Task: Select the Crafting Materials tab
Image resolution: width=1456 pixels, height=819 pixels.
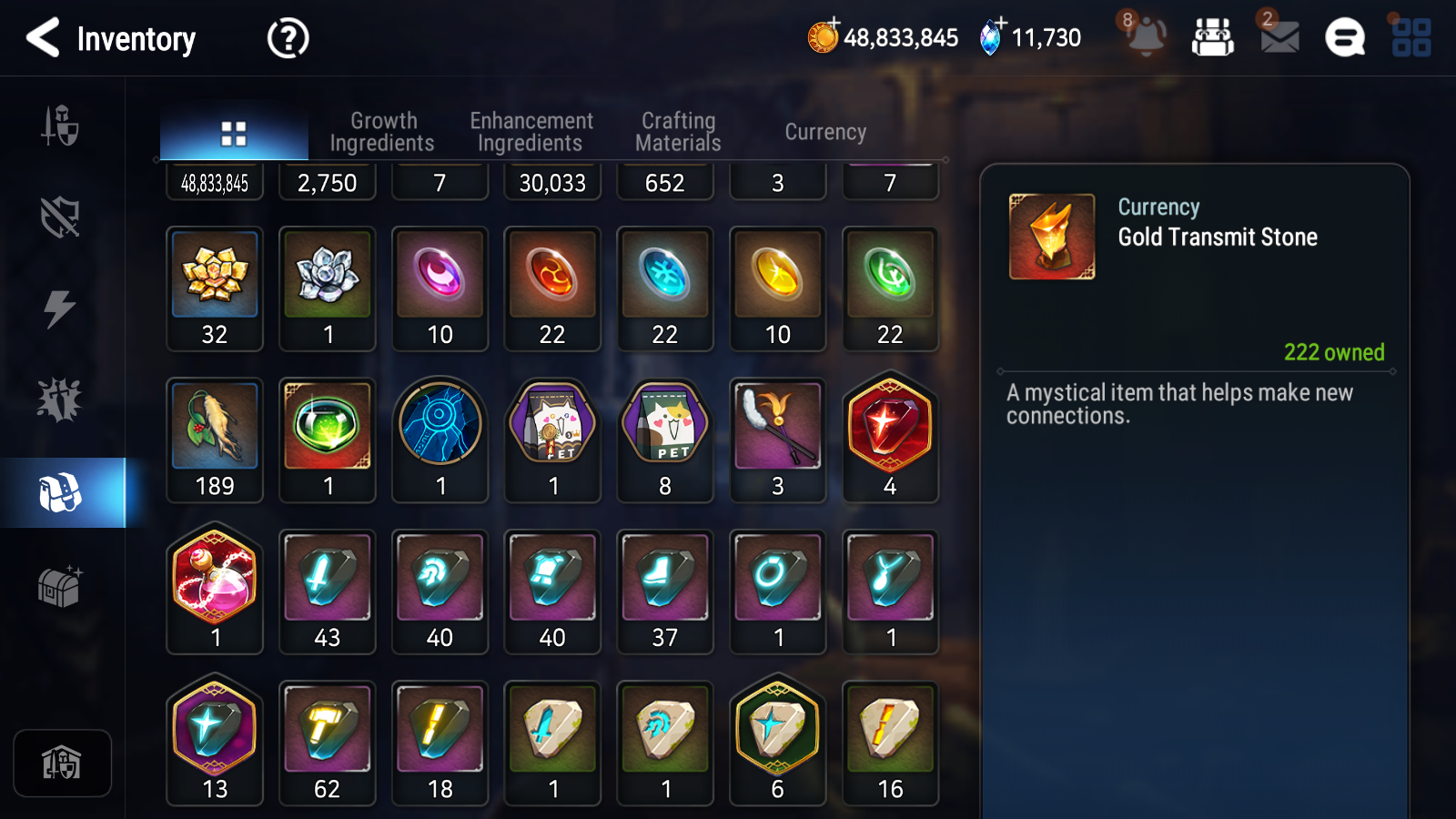Action: 678,132
